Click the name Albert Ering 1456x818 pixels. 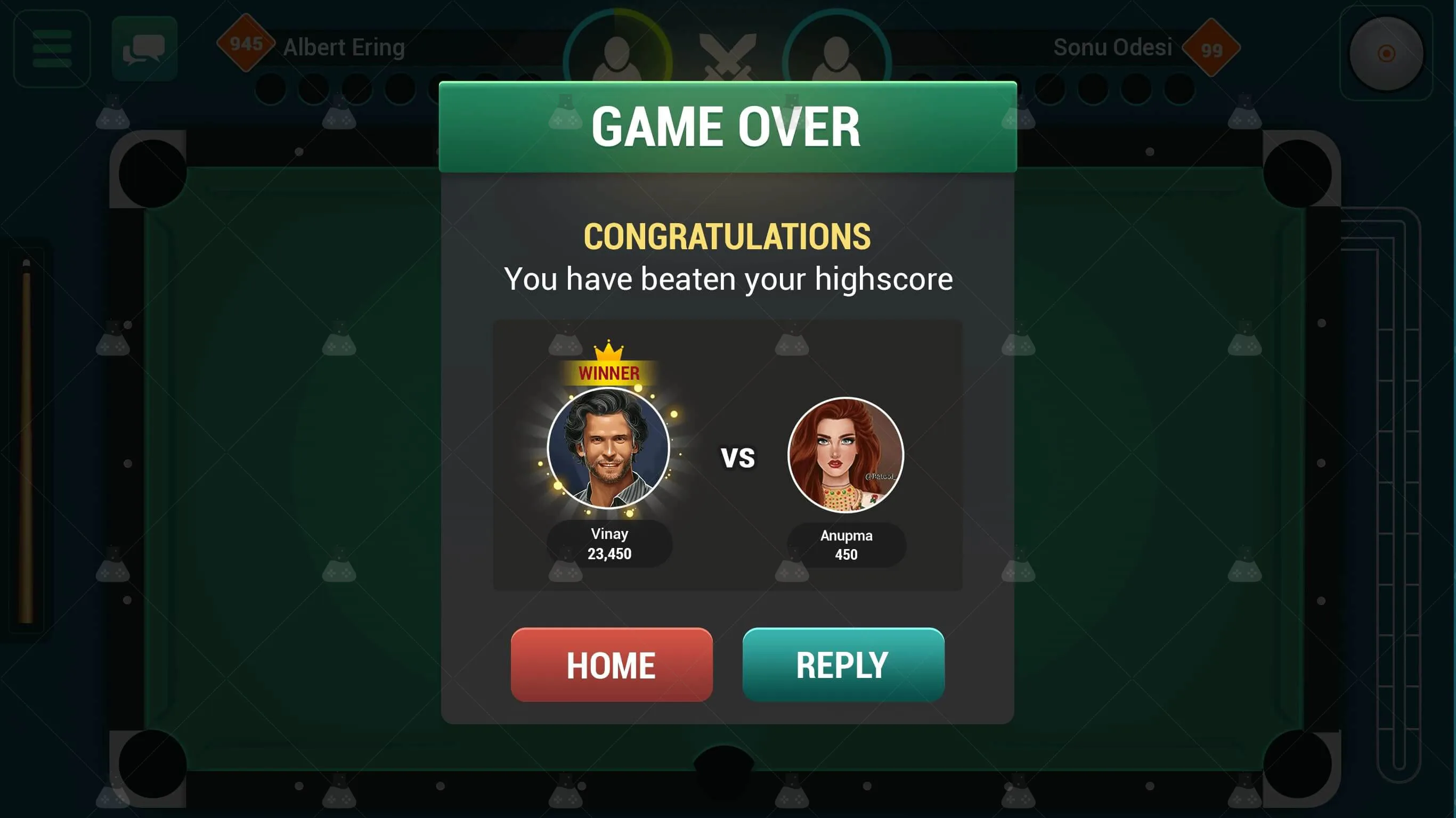click(x=343, y=47)
